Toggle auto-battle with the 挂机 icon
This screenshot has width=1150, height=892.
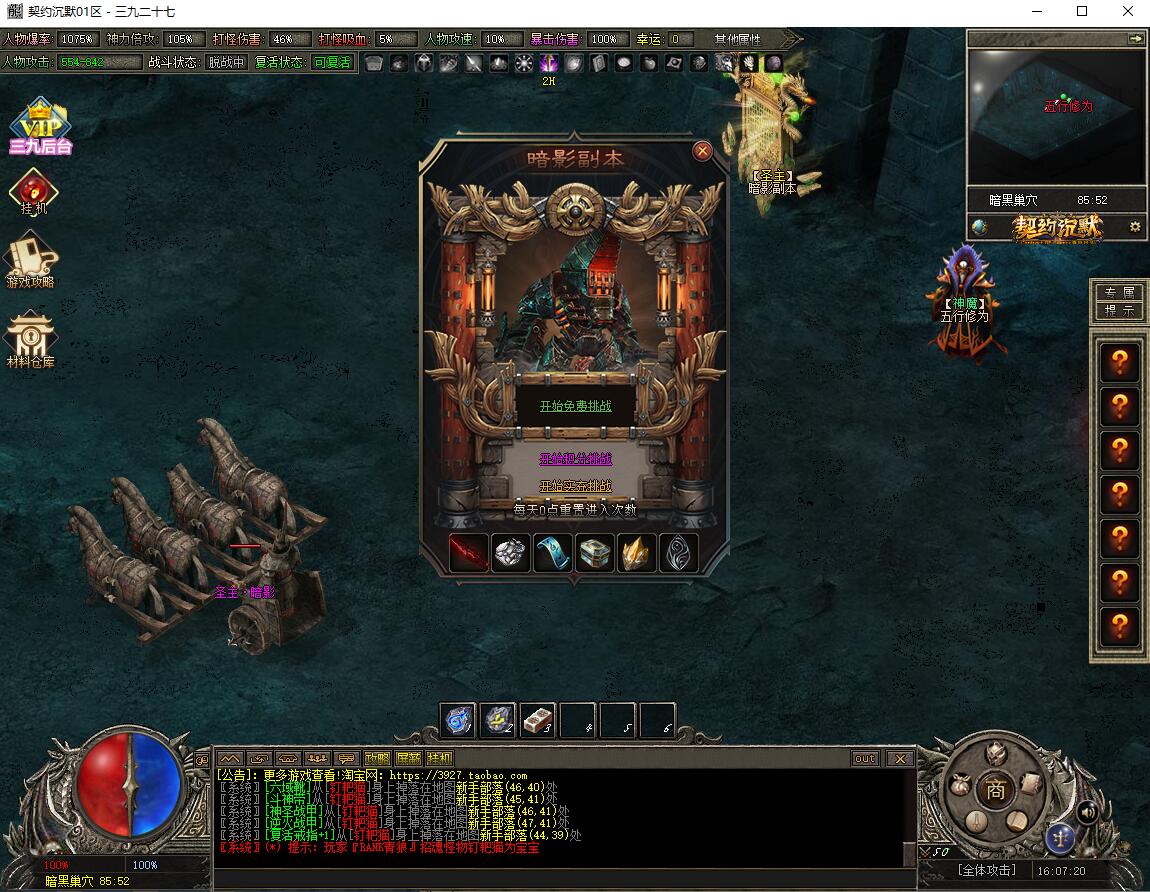click(34, 192)
